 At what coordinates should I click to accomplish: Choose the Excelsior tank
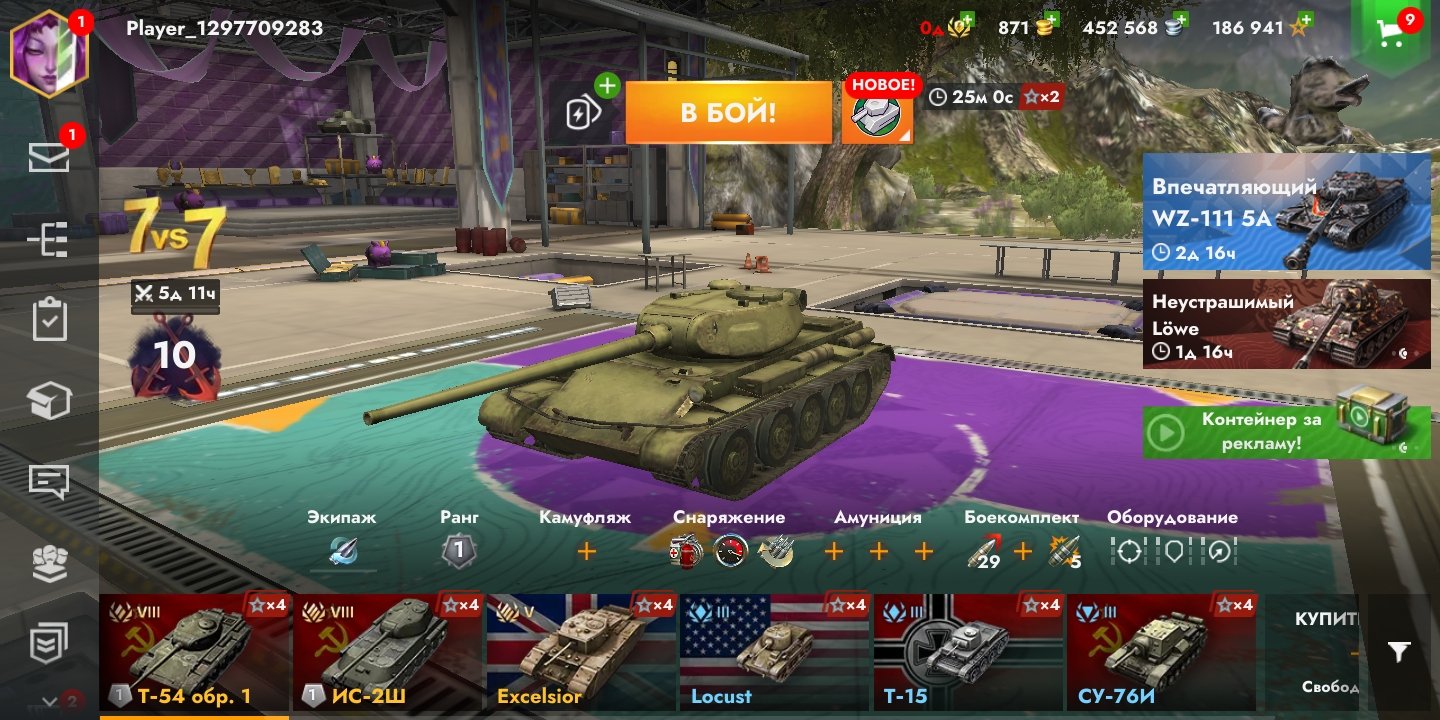[581, 652]
